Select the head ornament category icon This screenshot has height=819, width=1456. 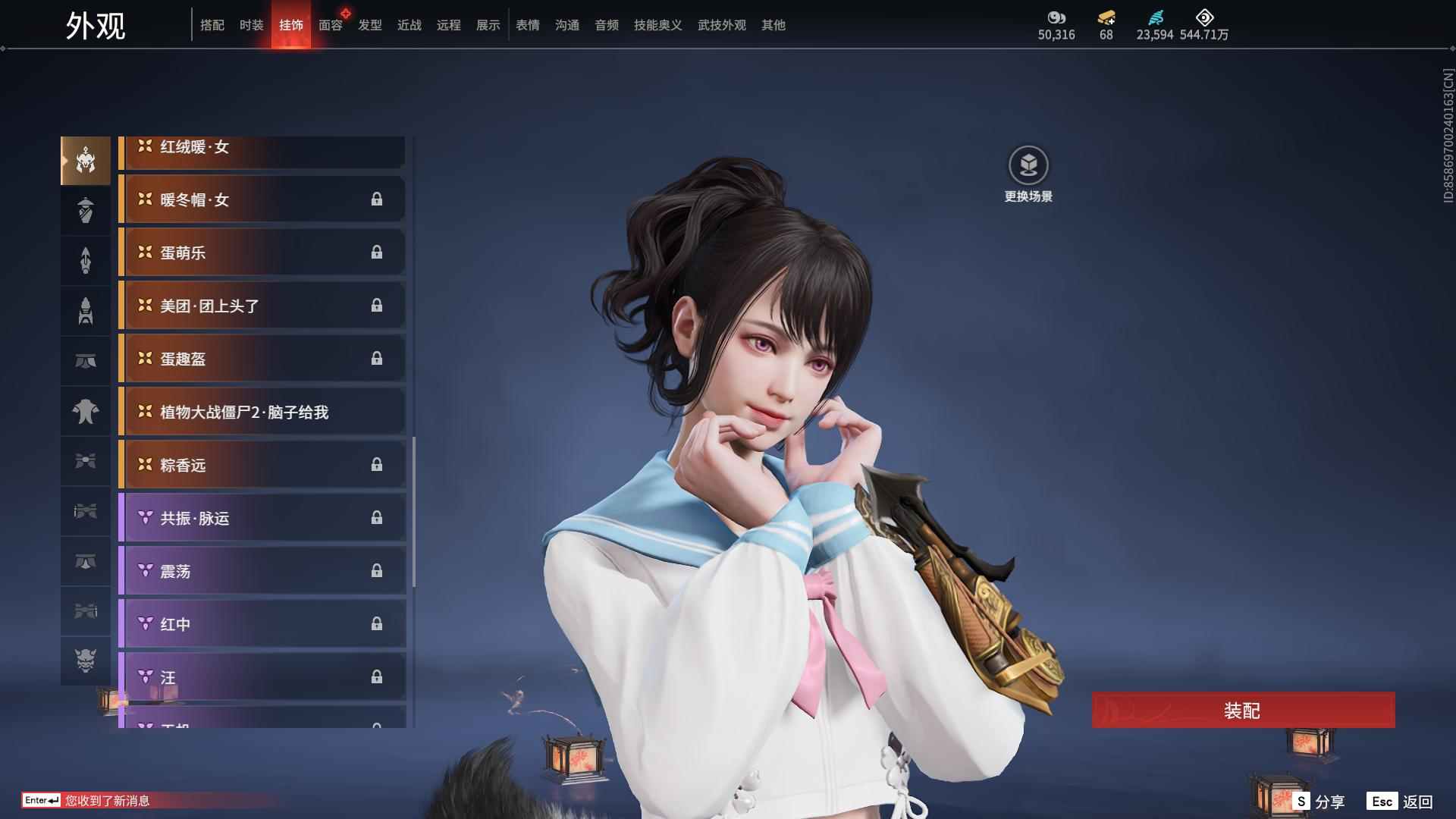86,161
